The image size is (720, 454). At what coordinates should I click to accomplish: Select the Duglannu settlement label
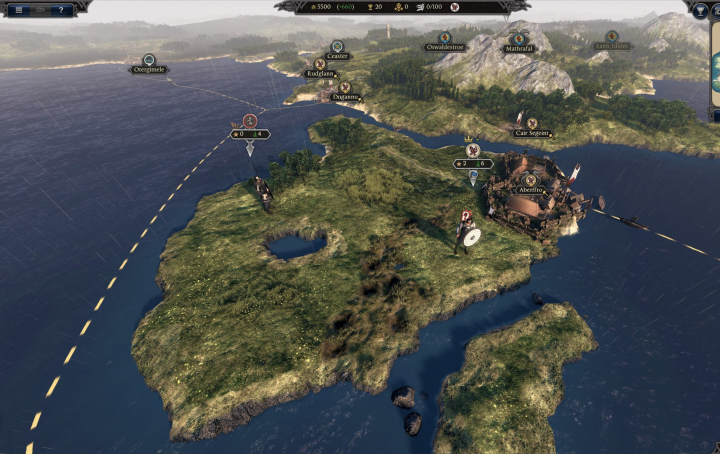coord(345,97)
